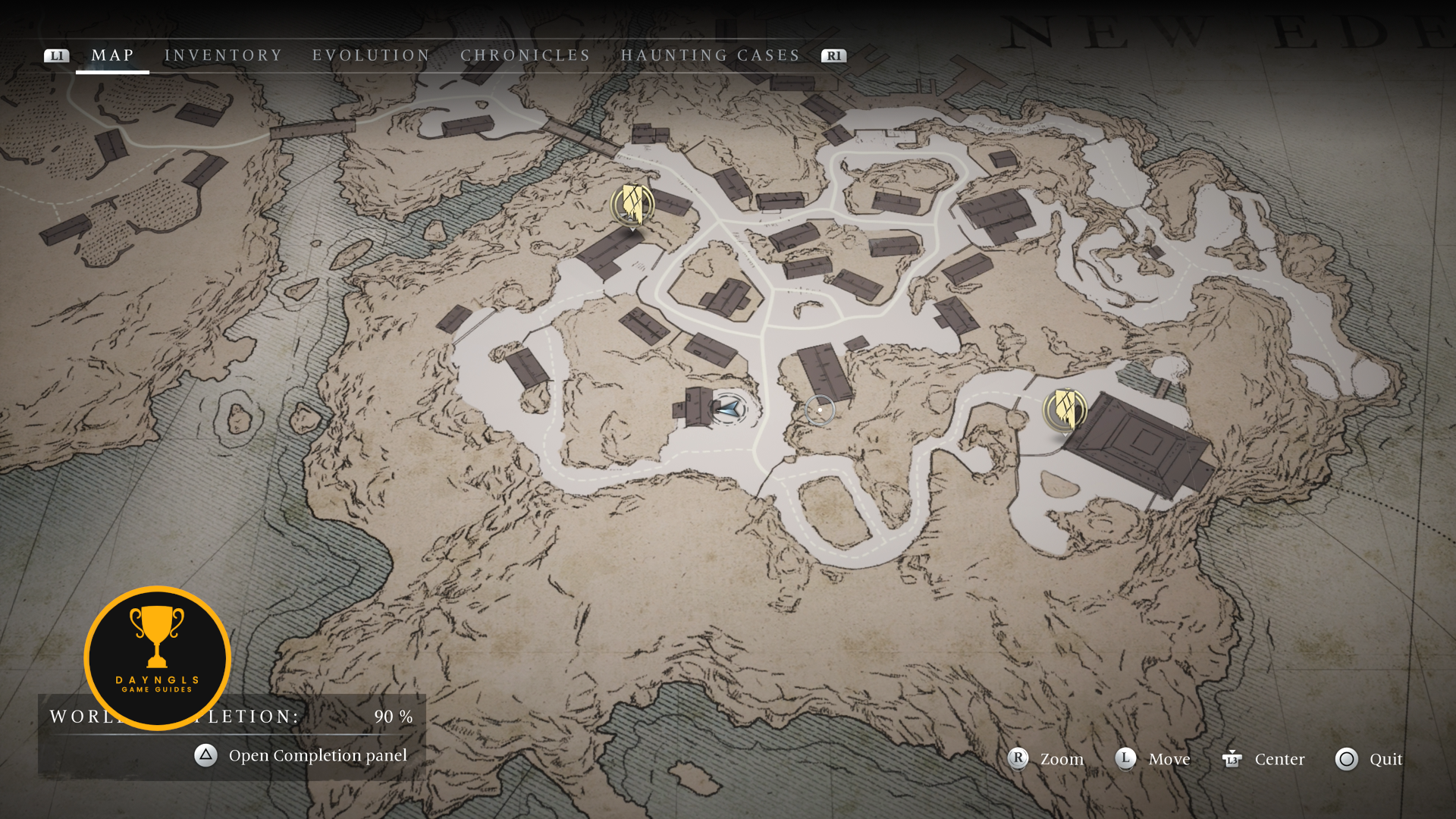Open Completion panel
The image size is (1456, 819).
[302, 755]
